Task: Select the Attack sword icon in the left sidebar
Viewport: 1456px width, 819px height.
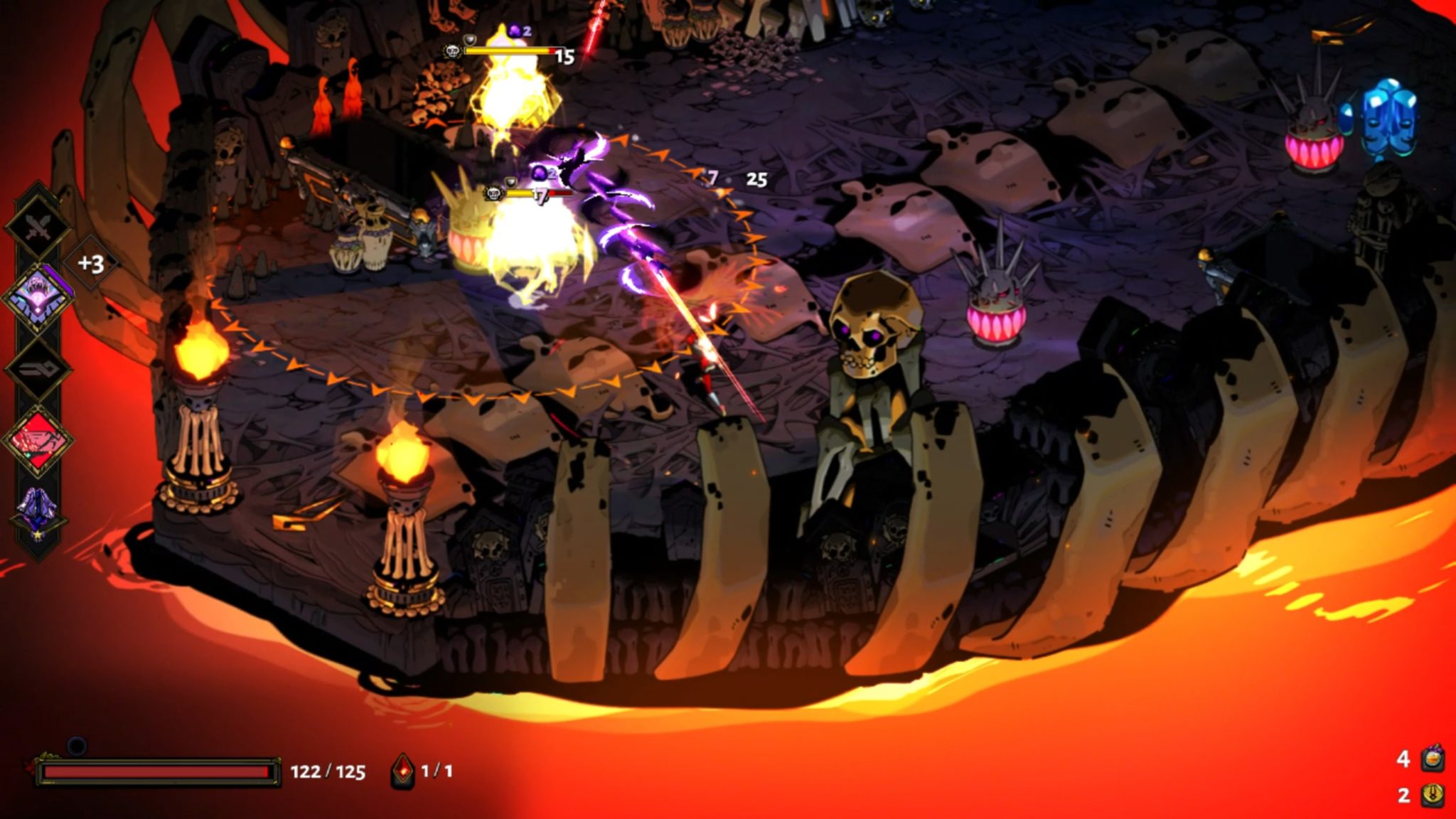Action: click(x=39, y=226)
